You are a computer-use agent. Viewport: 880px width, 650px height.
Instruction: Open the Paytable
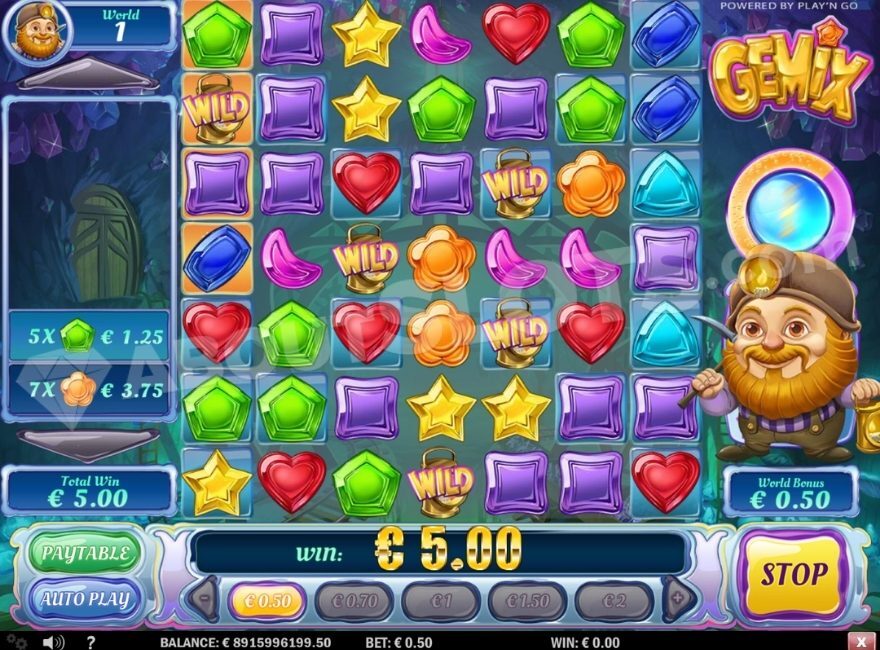tap(85, 553)
